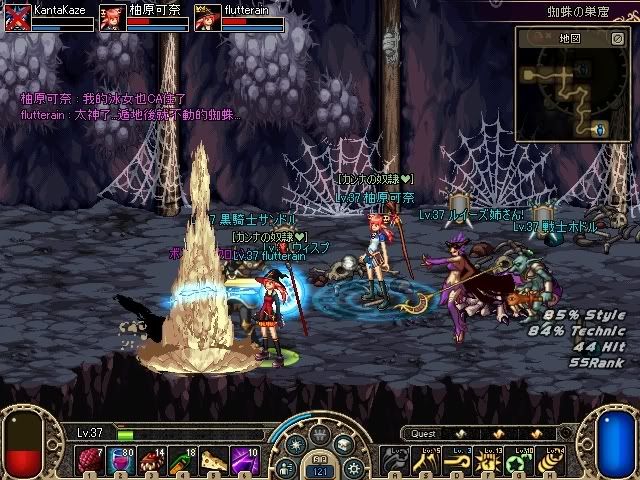Select flutterain's party portrait
Viewport: 640px width, 480px height.
207,17
